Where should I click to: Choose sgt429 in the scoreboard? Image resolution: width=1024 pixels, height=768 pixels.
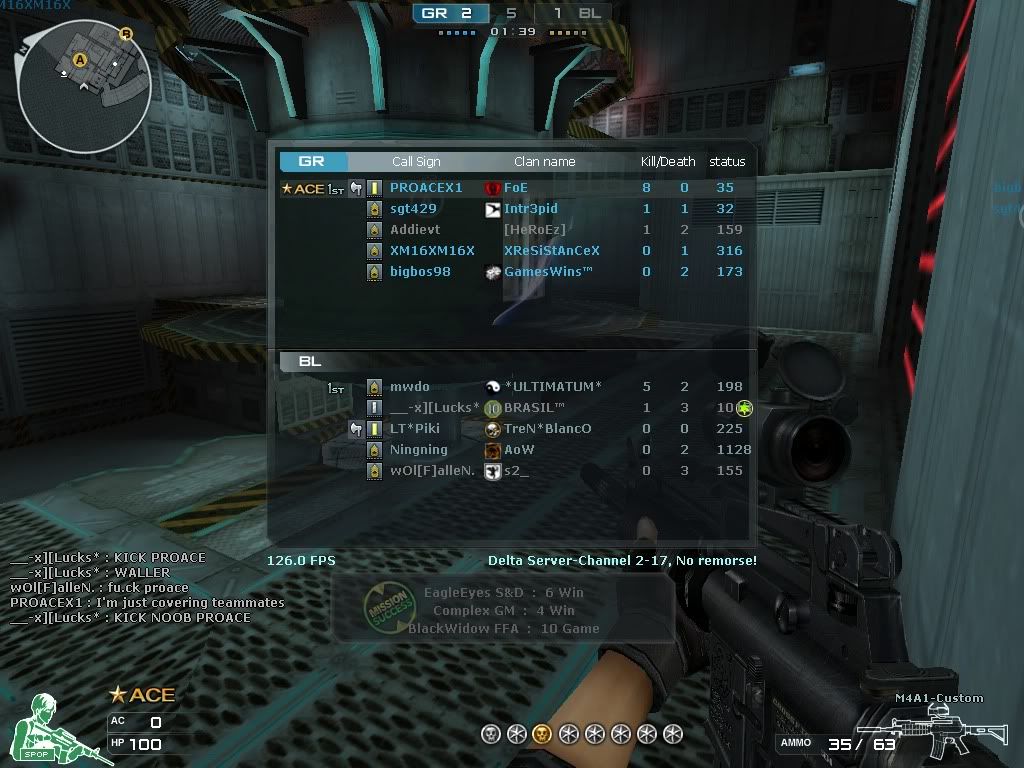413,209
